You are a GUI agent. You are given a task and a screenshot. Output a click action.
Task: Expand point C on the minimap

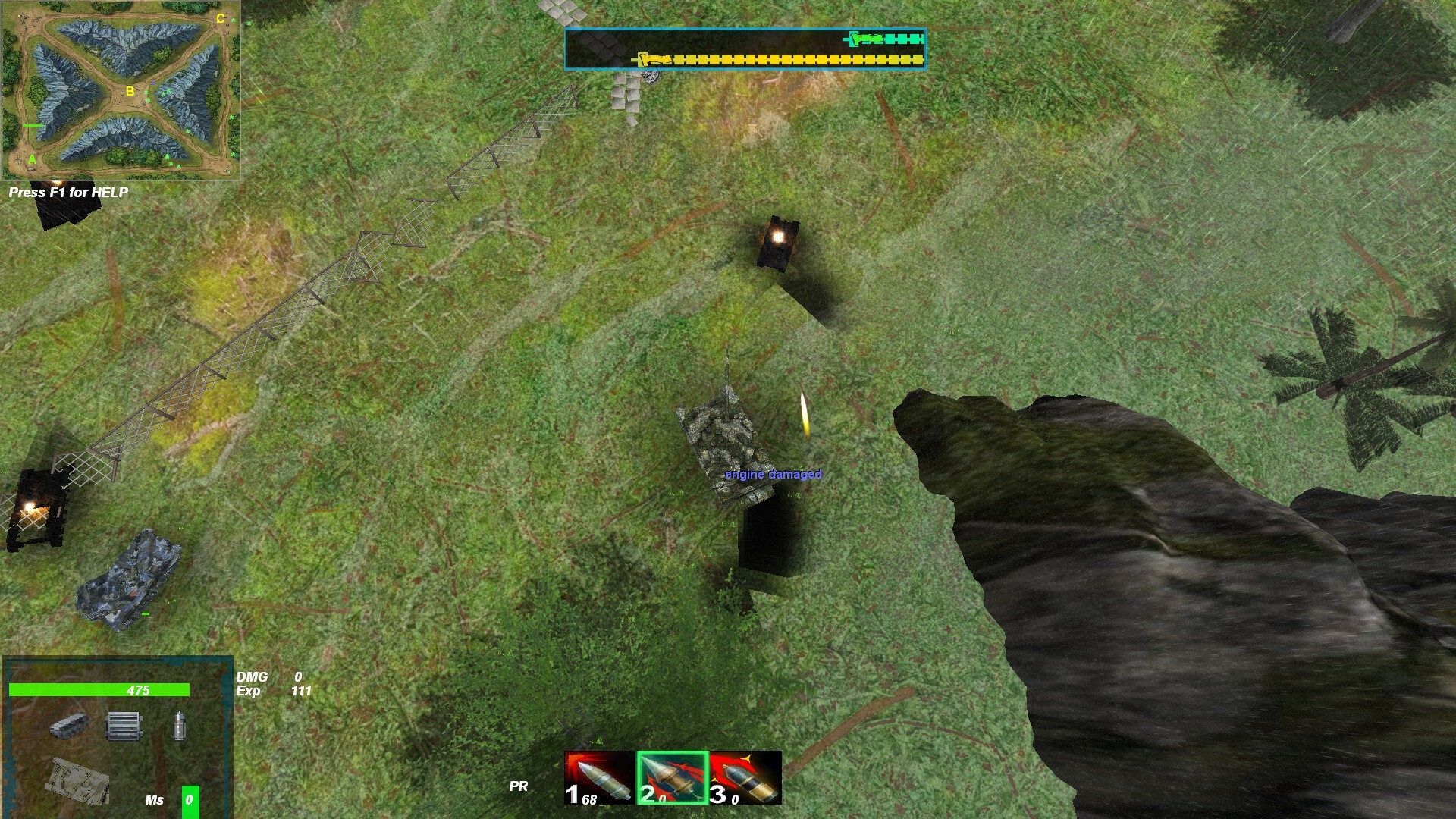coord(221,17)
